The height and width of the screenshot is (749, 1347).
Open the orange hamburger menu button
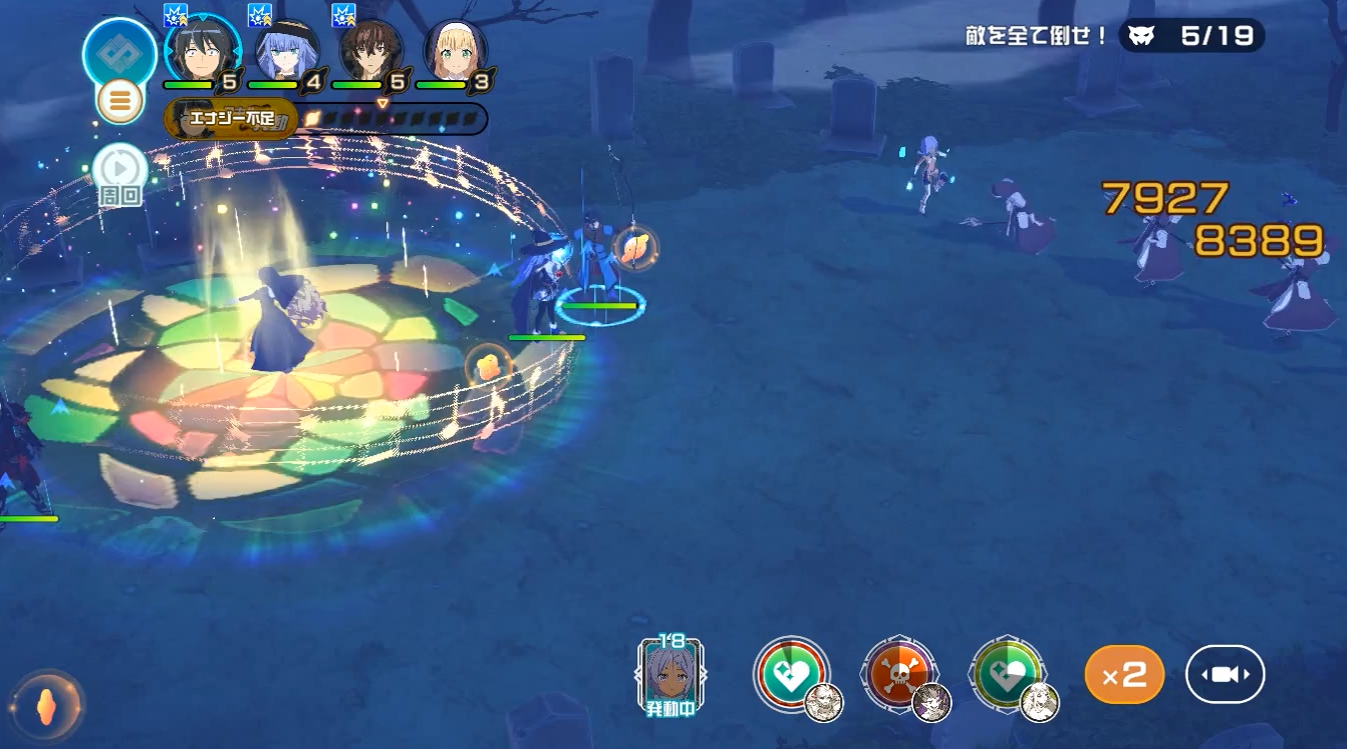click(x=120, y=101)
